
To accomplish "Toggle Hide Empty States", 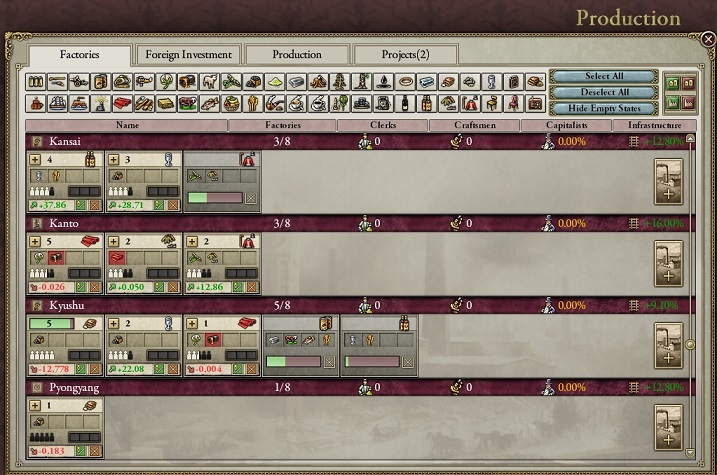I will click(x=603, y=107).
